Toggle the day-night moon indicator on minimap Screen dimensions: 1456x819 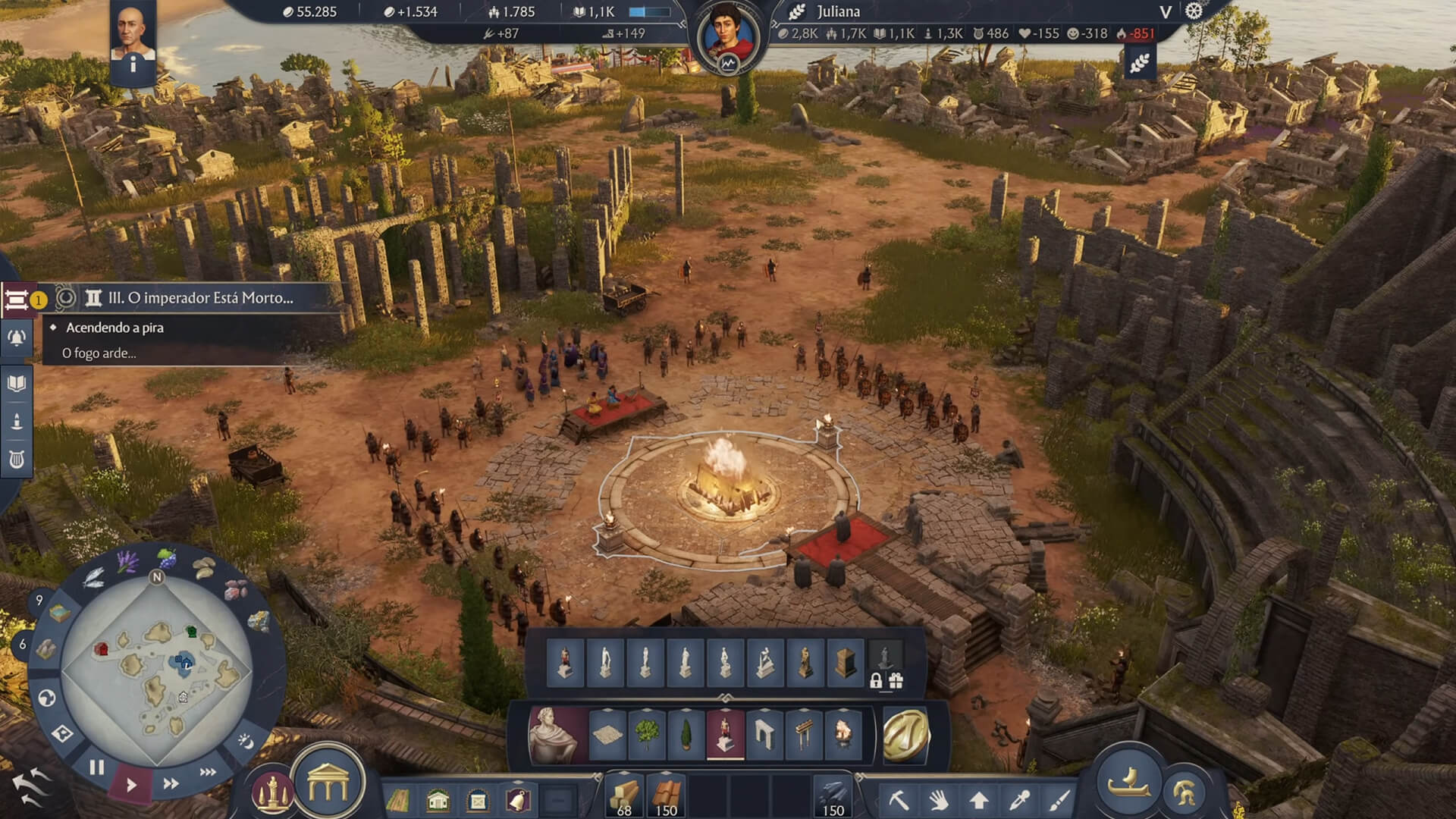pyautogui.click(x=246, y=740)
